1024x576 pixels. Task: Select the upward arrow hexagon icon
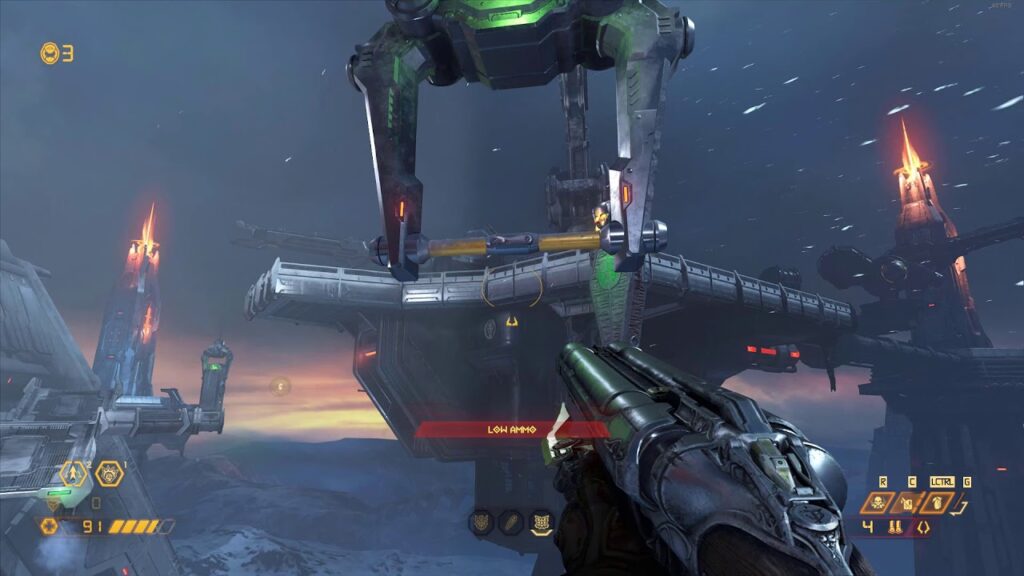click(x=75, y=473)
